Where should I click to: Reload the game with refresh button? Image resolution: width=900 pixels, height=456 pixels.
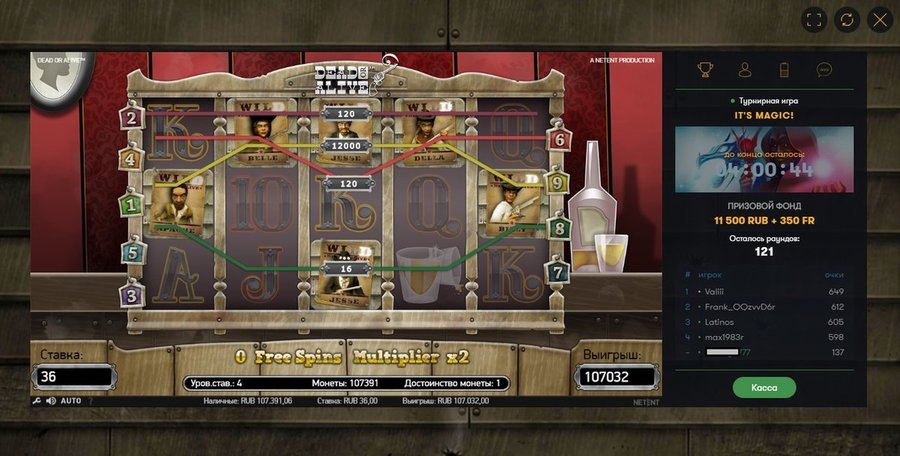[x=846, y=19]
